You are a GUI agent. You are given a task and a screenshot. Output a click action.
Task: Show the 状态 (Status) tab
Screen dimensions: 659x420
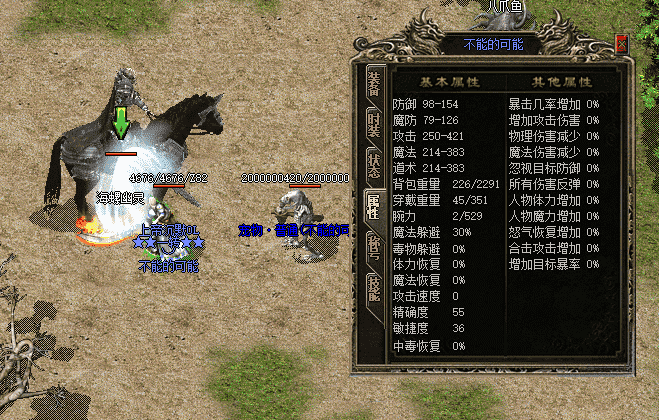pyautogui.click(x=373, y=163)
